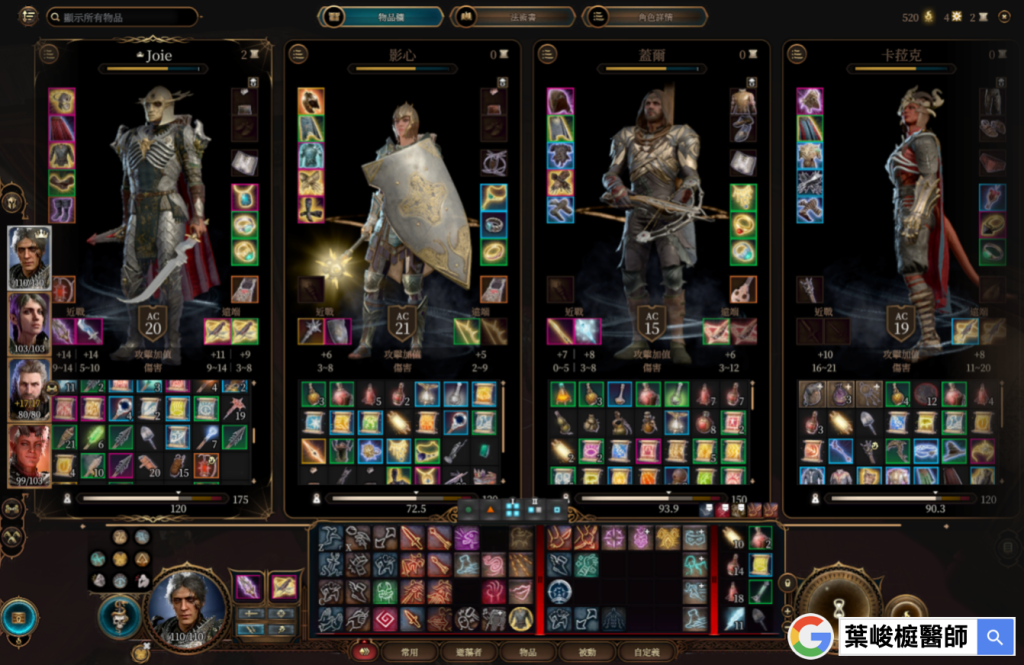The height and width of the screenshot is (665, 1024).
Task: Open the inventory sort button beside the search box
Action: point(27,17)
